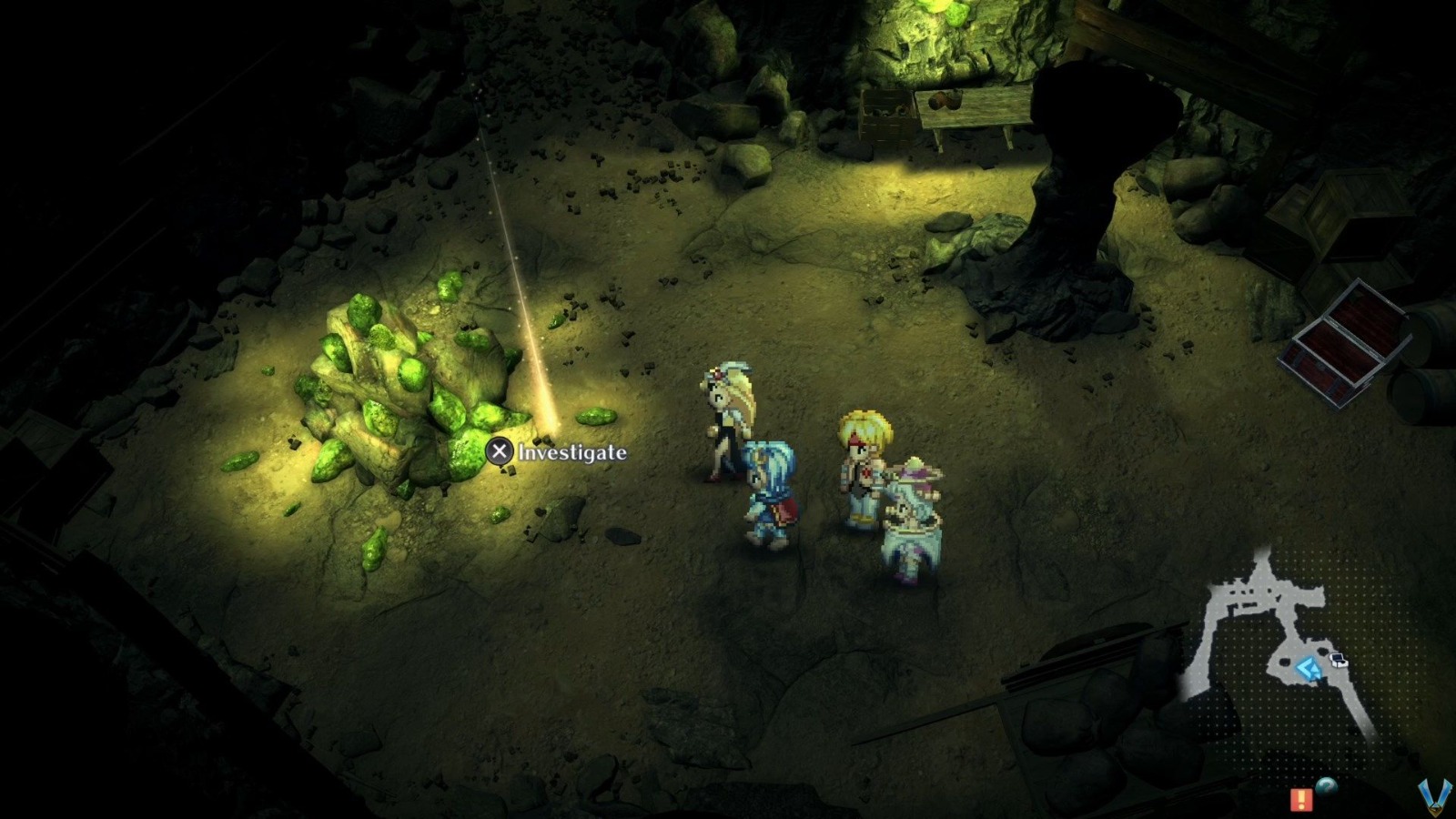Click the V emblem logo in corner

click(1434, 796)
